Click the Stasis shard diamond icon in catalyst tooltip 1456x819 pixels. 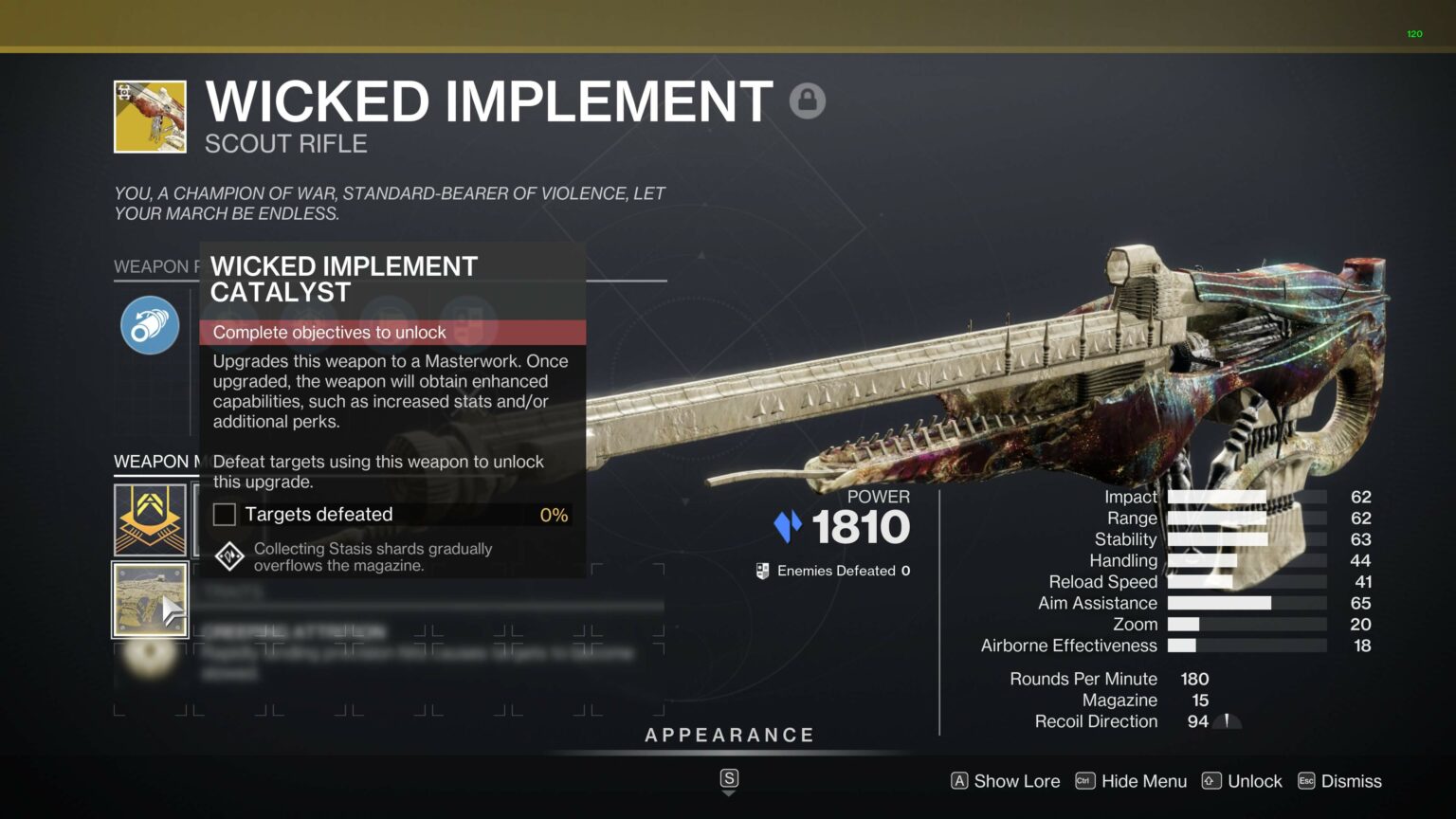228,556
